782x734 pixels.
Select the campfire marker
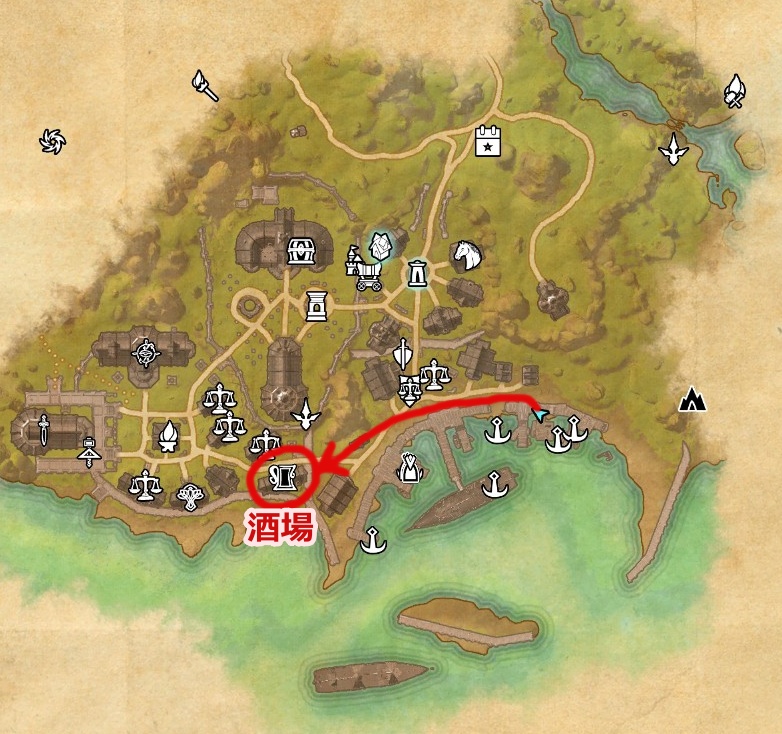pyautogui.click(x=736, y=91)
